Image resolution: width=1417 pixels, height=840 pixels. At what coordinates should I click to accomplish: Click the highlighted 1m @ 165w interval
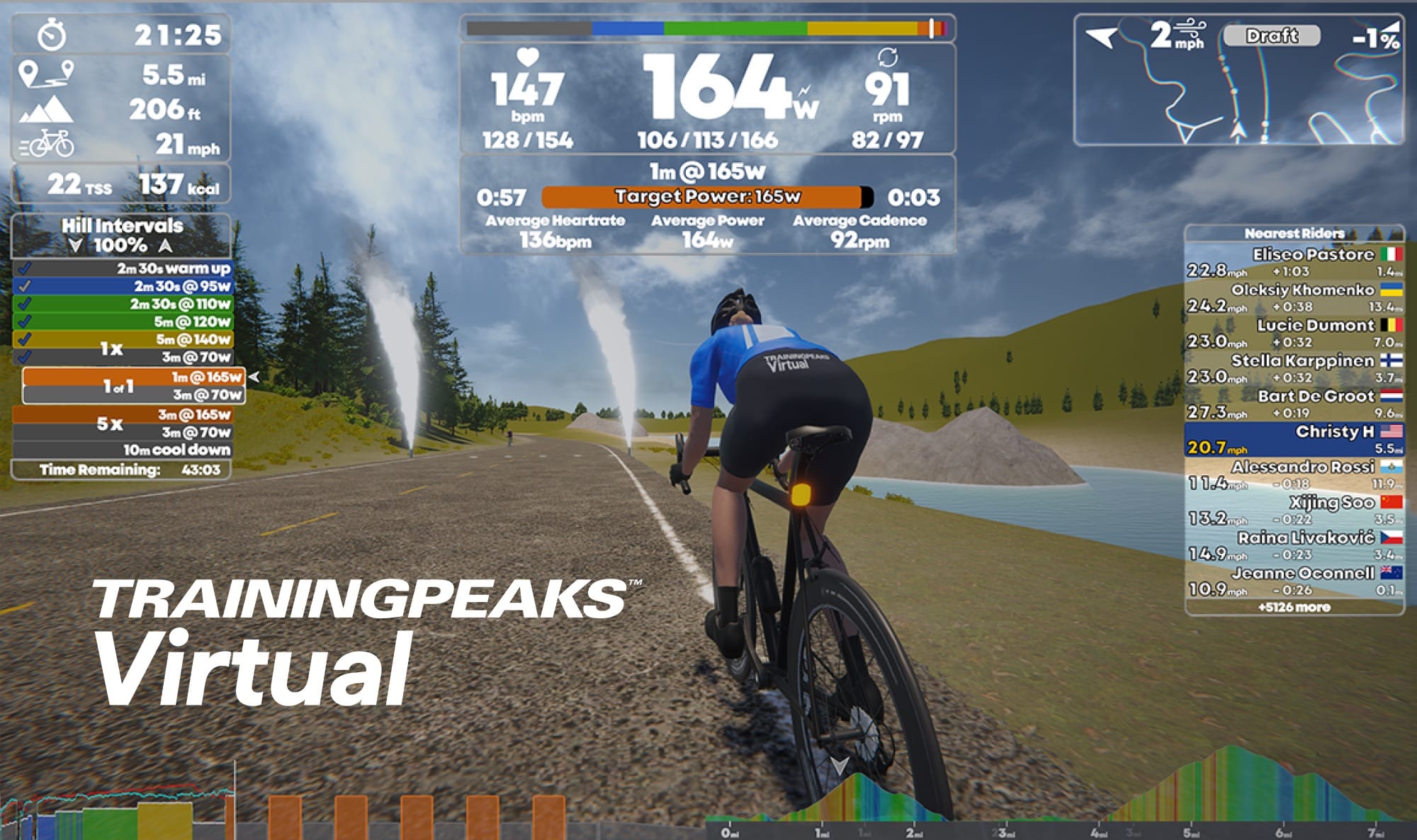point(135,377)
